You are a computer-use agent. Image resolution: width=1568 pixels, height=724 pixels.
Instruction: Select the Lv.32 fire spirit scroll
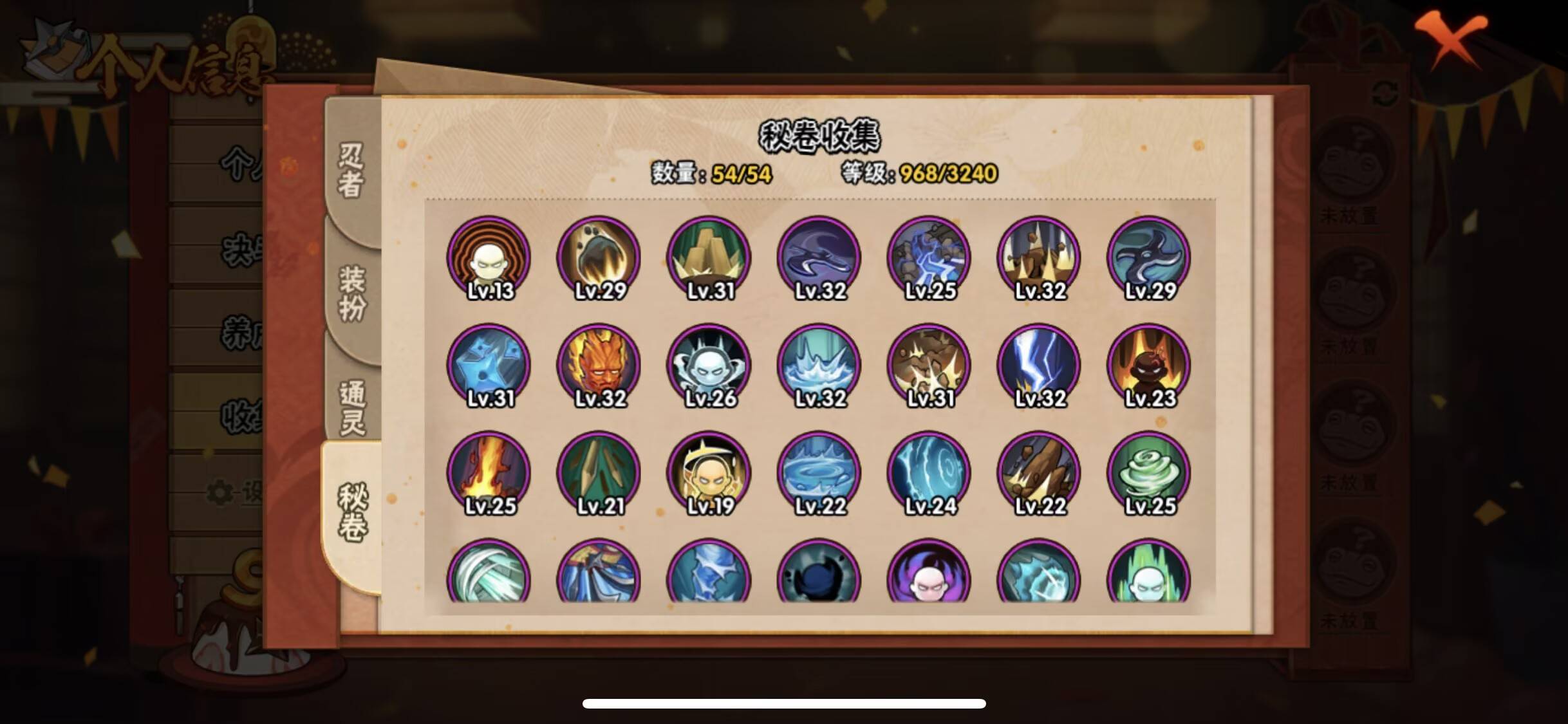(599, 365)
